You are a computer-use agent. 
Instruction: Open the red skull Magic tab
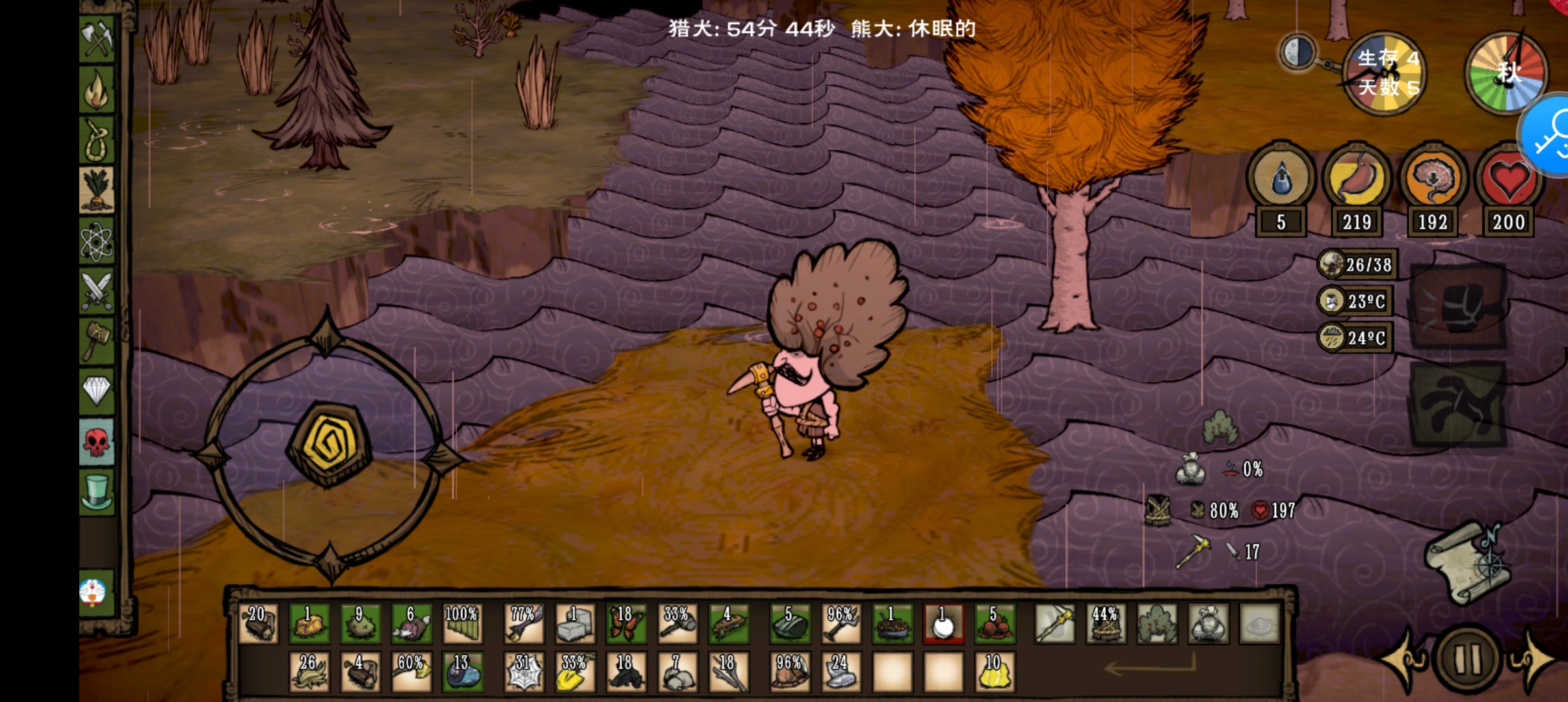(x=98, y=442)
